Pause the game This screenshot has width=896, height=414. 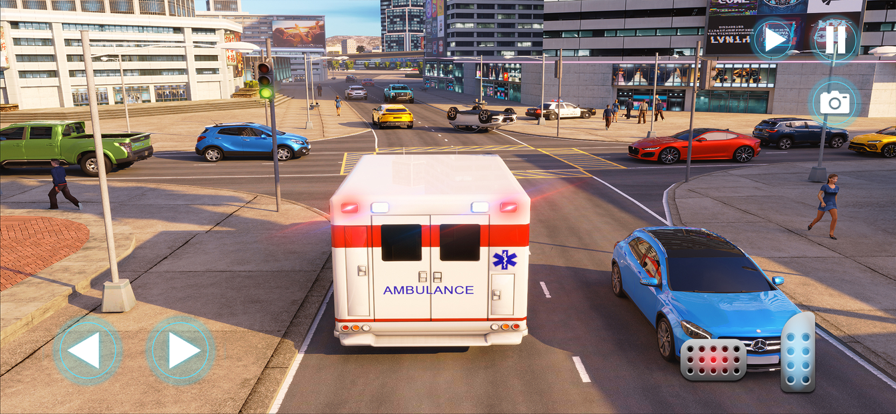click(x=834, y=39)
